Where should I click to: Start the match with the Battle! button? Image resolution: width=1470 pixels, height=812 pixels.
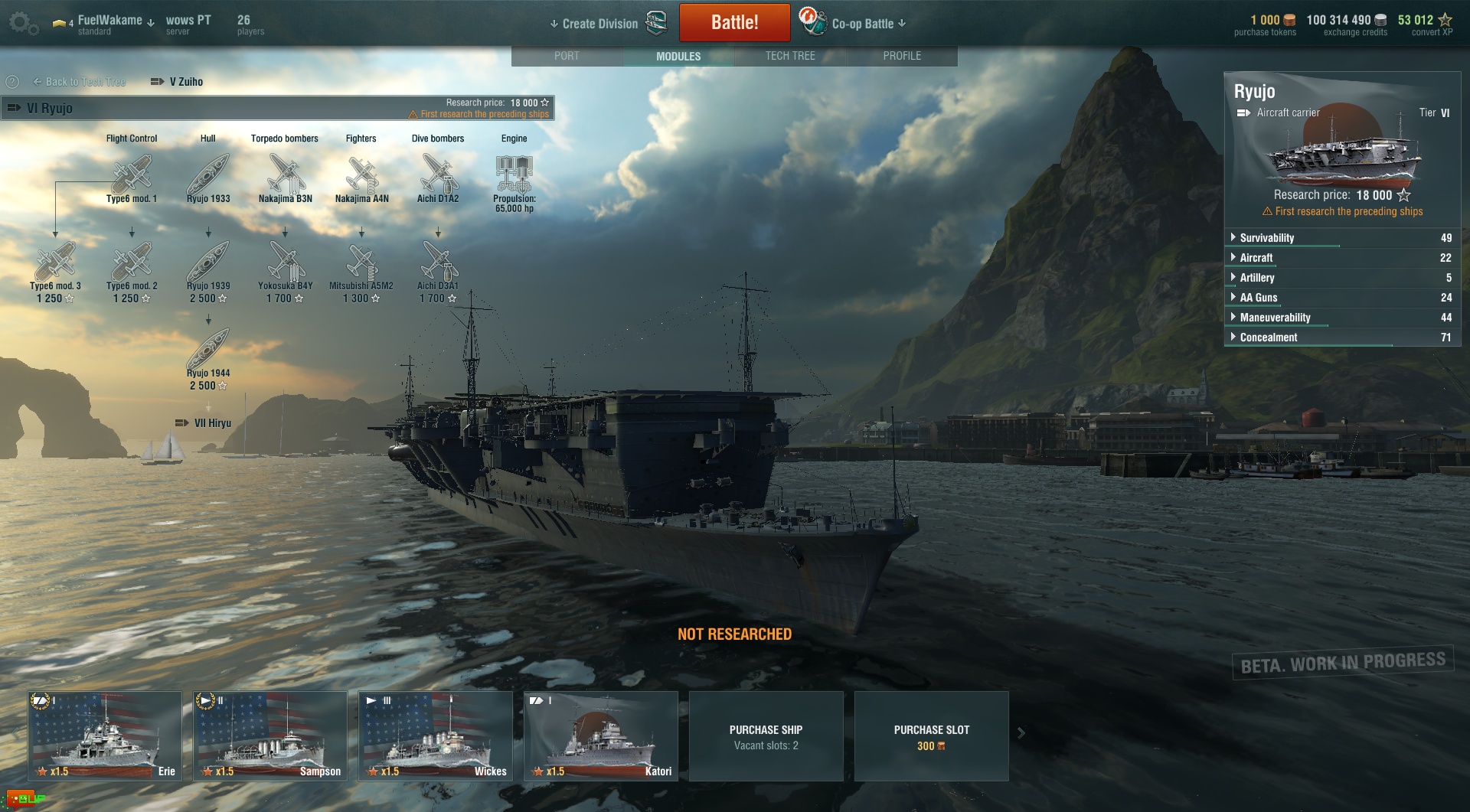click(x=734, y=22)
